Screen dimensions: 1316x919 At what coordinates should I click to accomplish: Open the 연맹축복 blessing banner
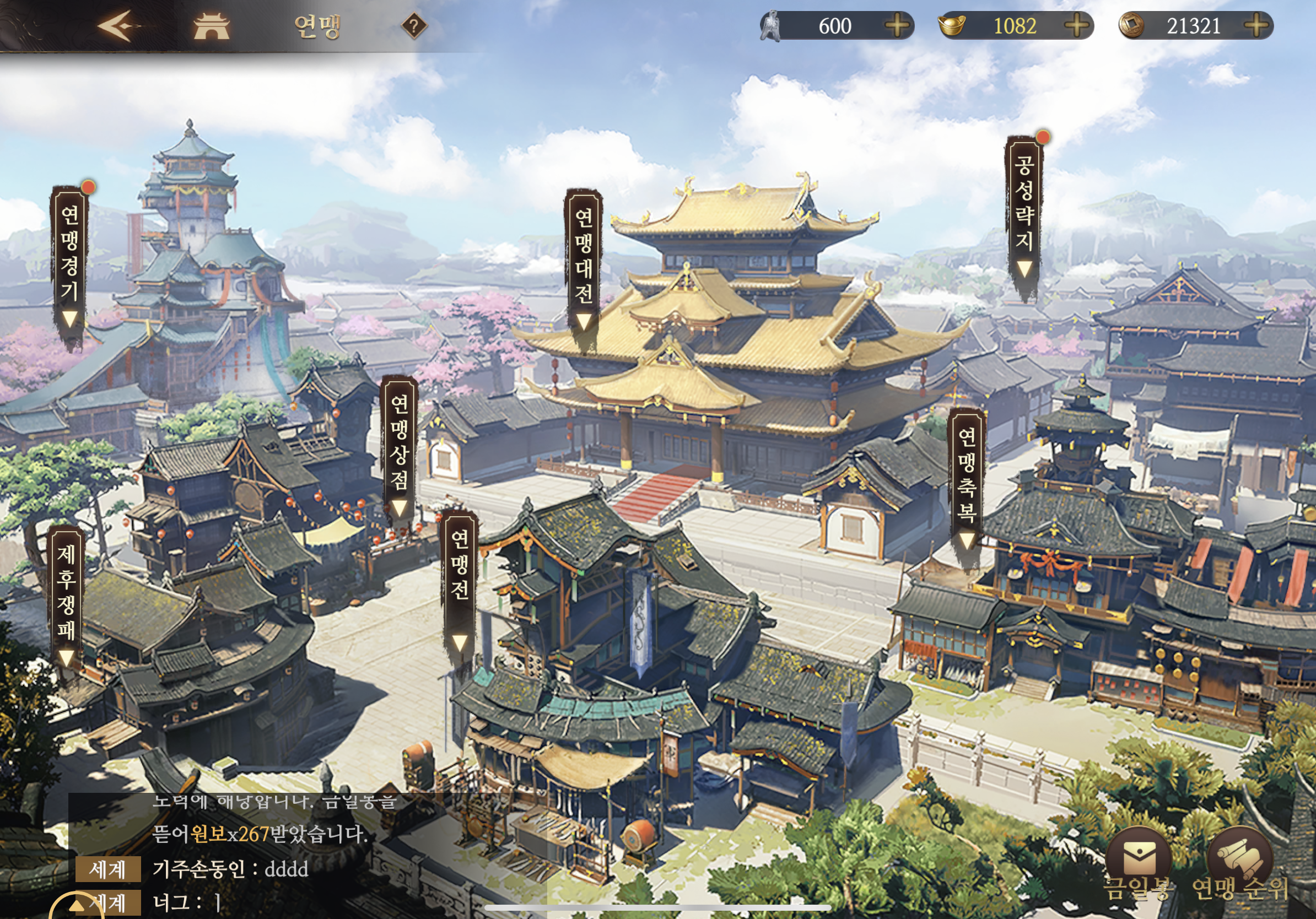click(x=967, y=482)
